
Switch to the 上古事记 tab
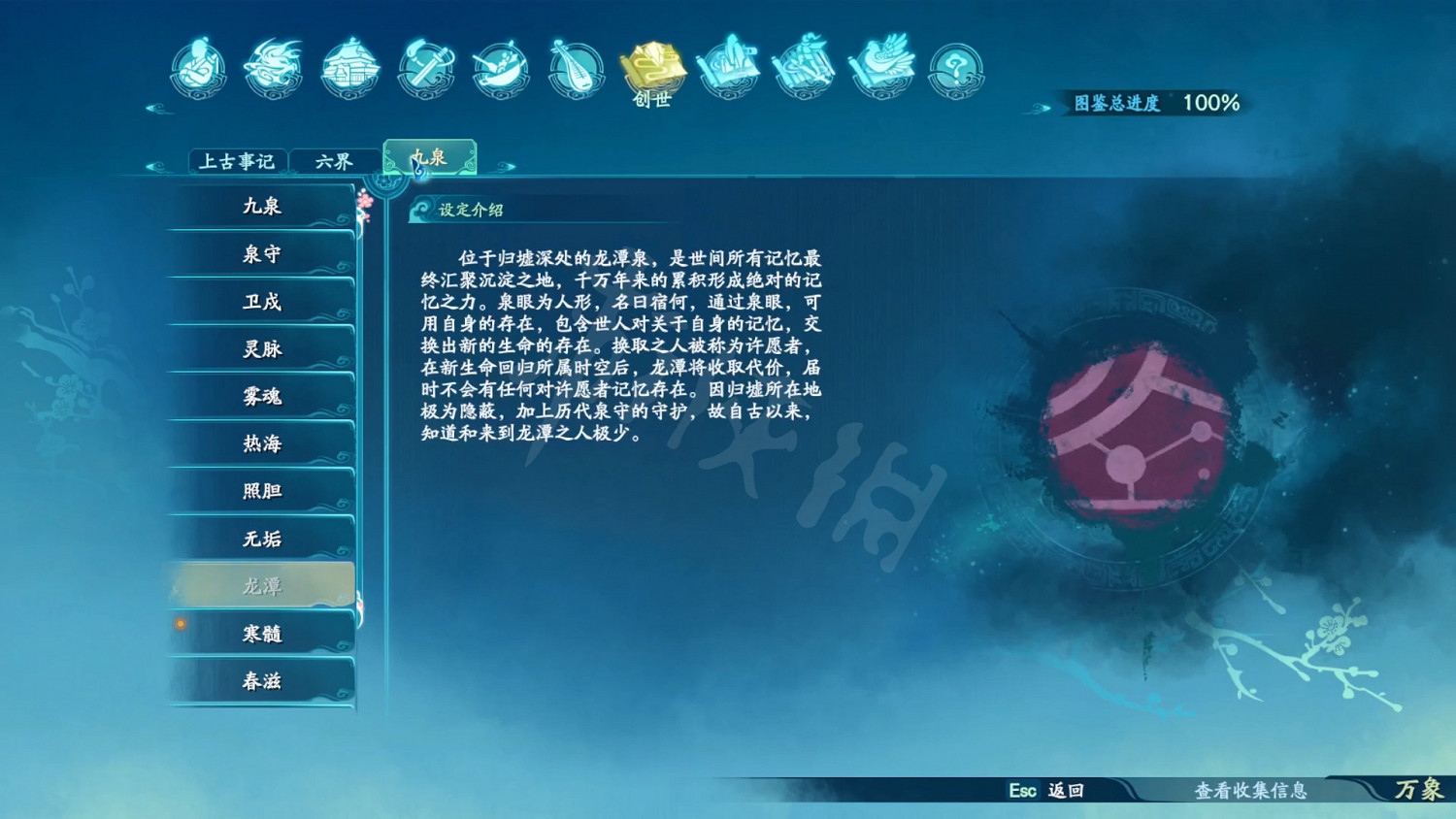click(x=238, y=160)
